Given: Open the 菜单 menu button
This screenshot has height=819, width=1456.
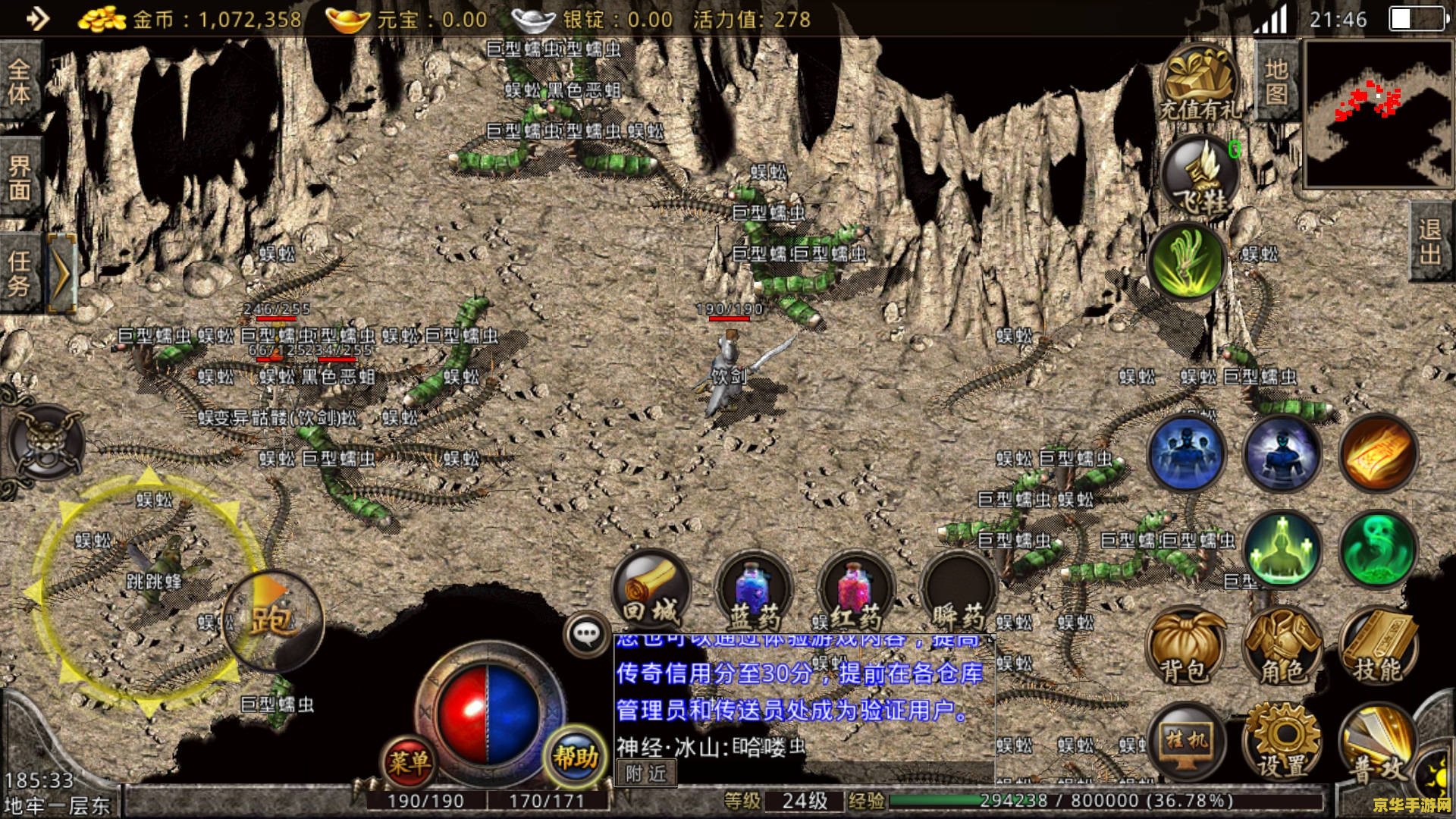Looking at the screenshot, I should click(409, 761).
